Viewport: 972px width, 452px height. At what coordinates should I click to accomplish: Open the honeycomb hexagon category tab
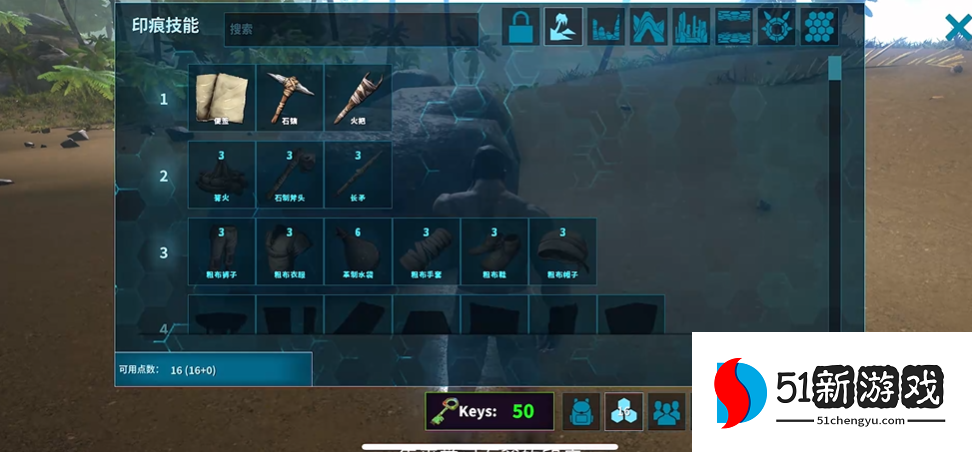(819, 27)
